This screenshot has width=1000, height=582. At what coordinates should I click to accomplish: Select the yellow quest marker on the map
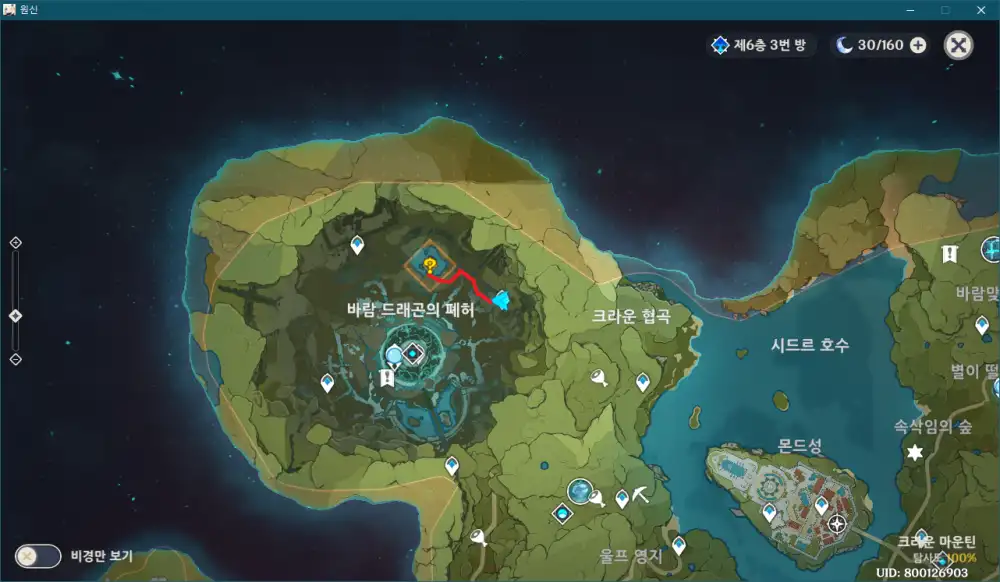[x=429, y=265]
